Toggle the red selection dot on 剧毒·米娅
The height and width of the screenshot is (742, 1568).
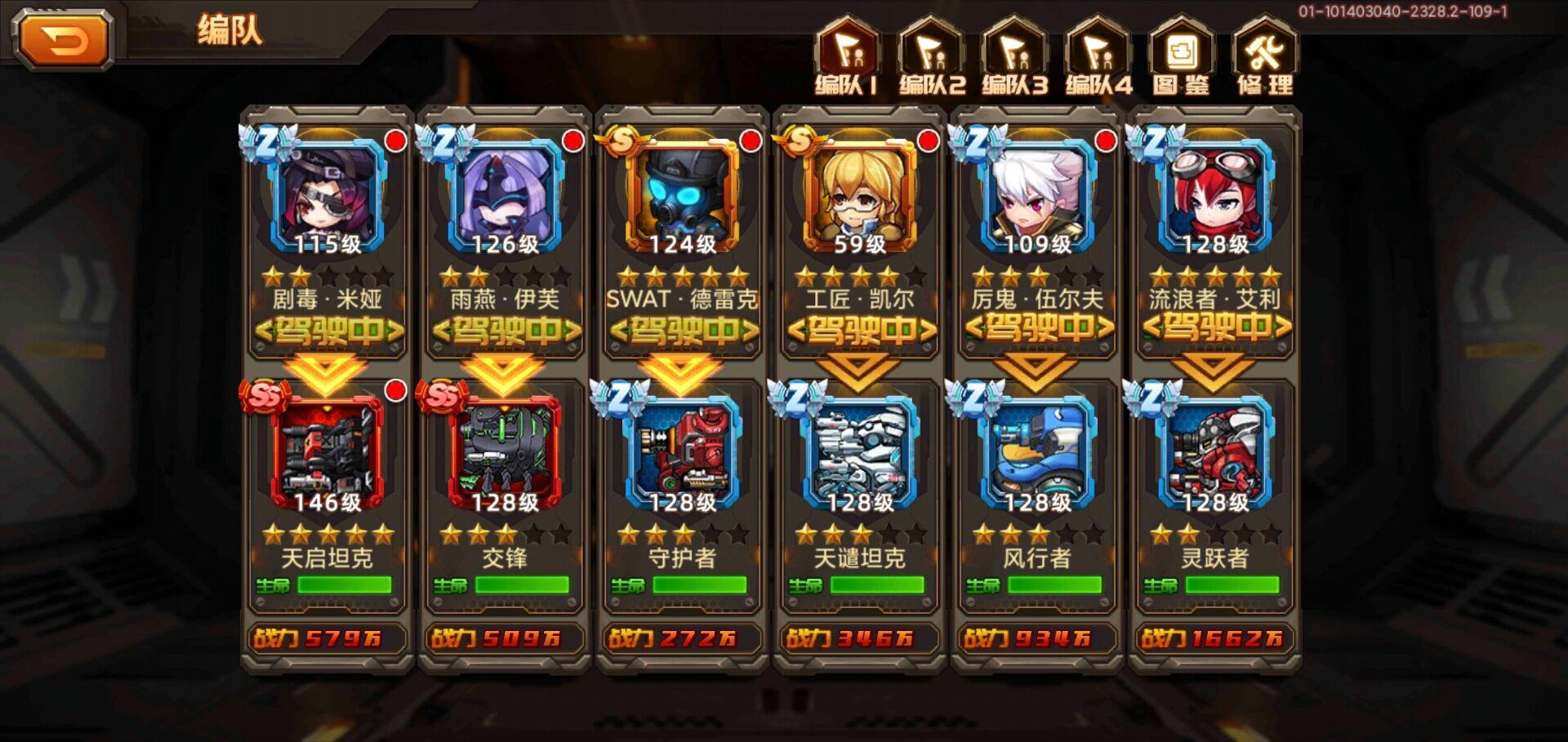[394, 142]
